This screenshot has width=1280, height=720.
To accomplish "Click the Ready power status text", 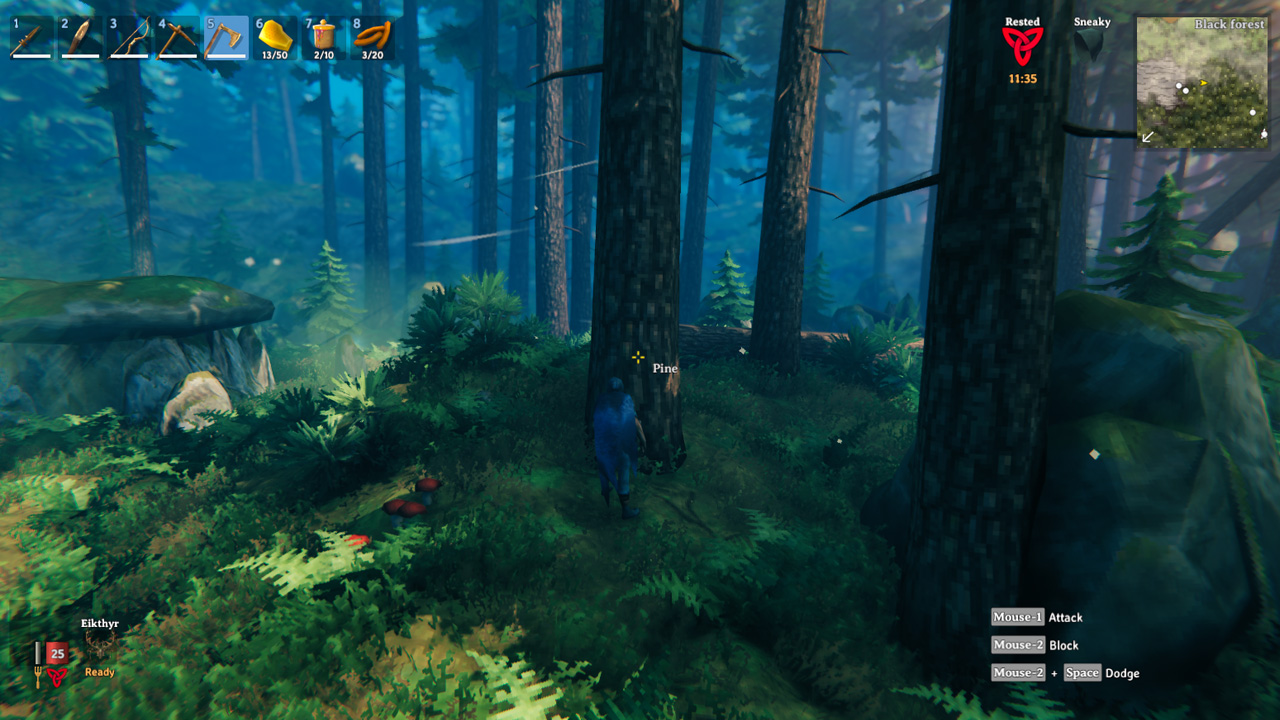I will point(98,673).
